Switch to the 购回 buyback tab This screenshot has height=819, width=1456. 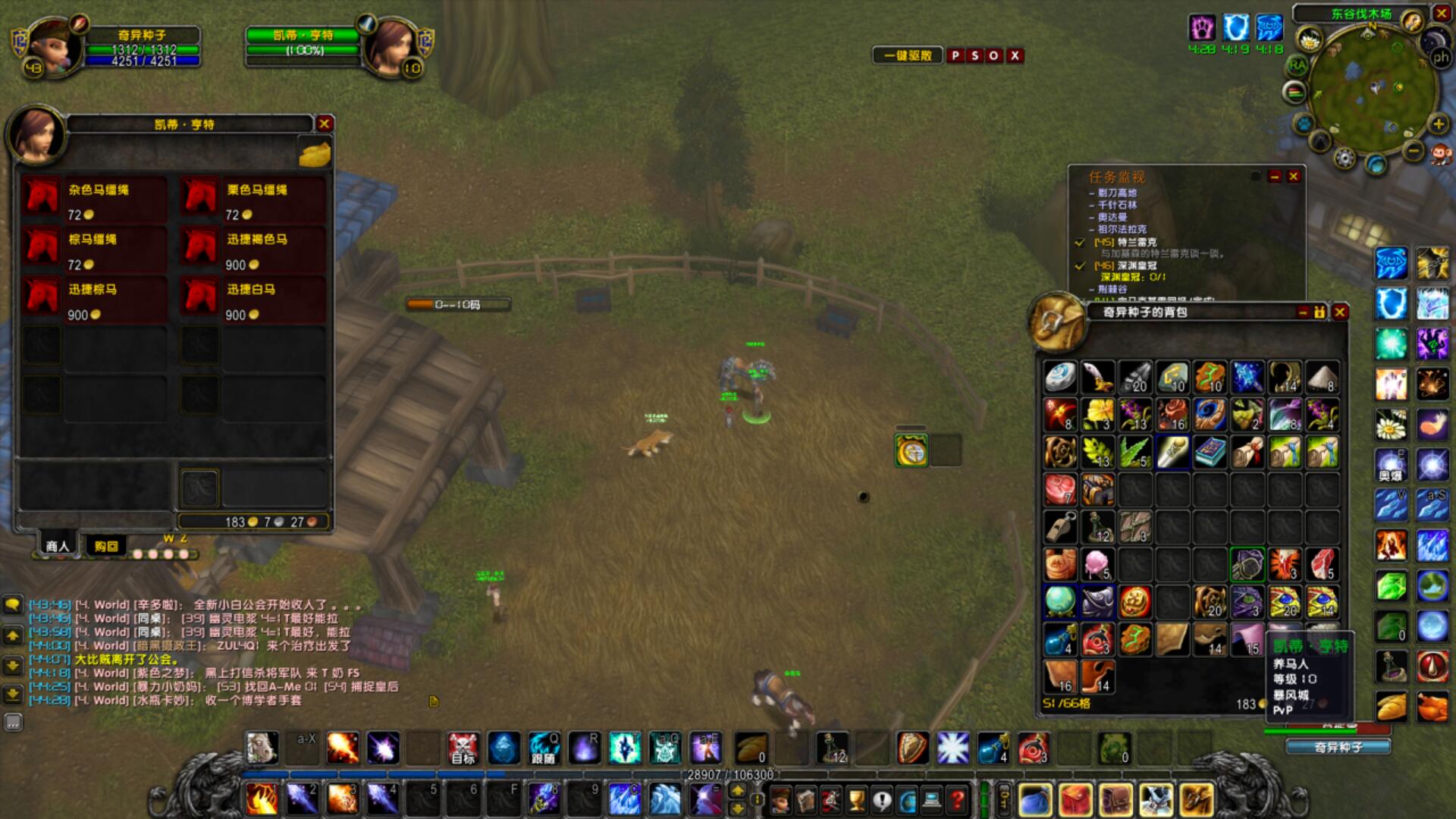(x=106, y=546)
